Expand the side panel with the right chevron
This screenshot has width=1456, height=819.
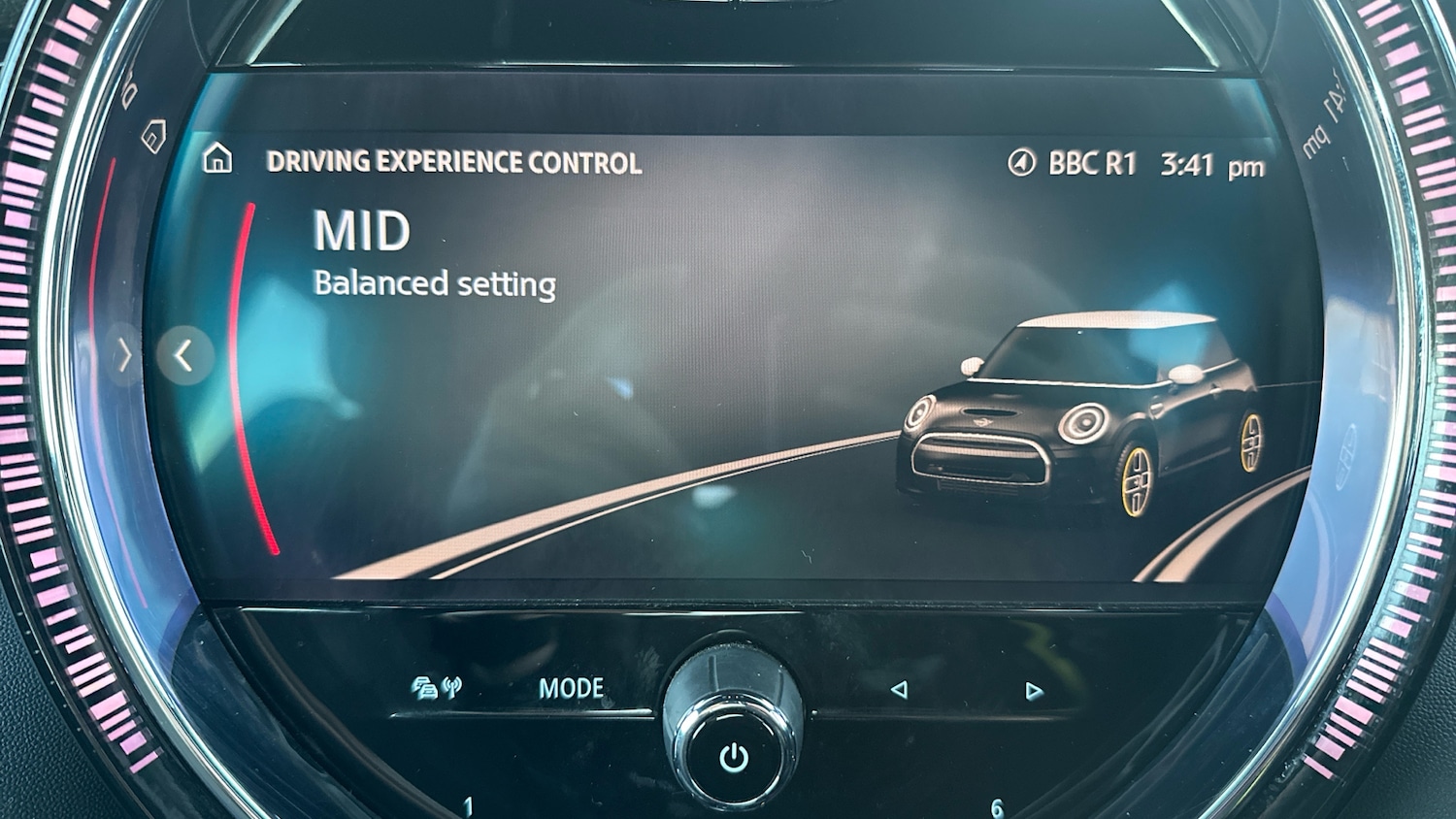[x=124, y=355]
